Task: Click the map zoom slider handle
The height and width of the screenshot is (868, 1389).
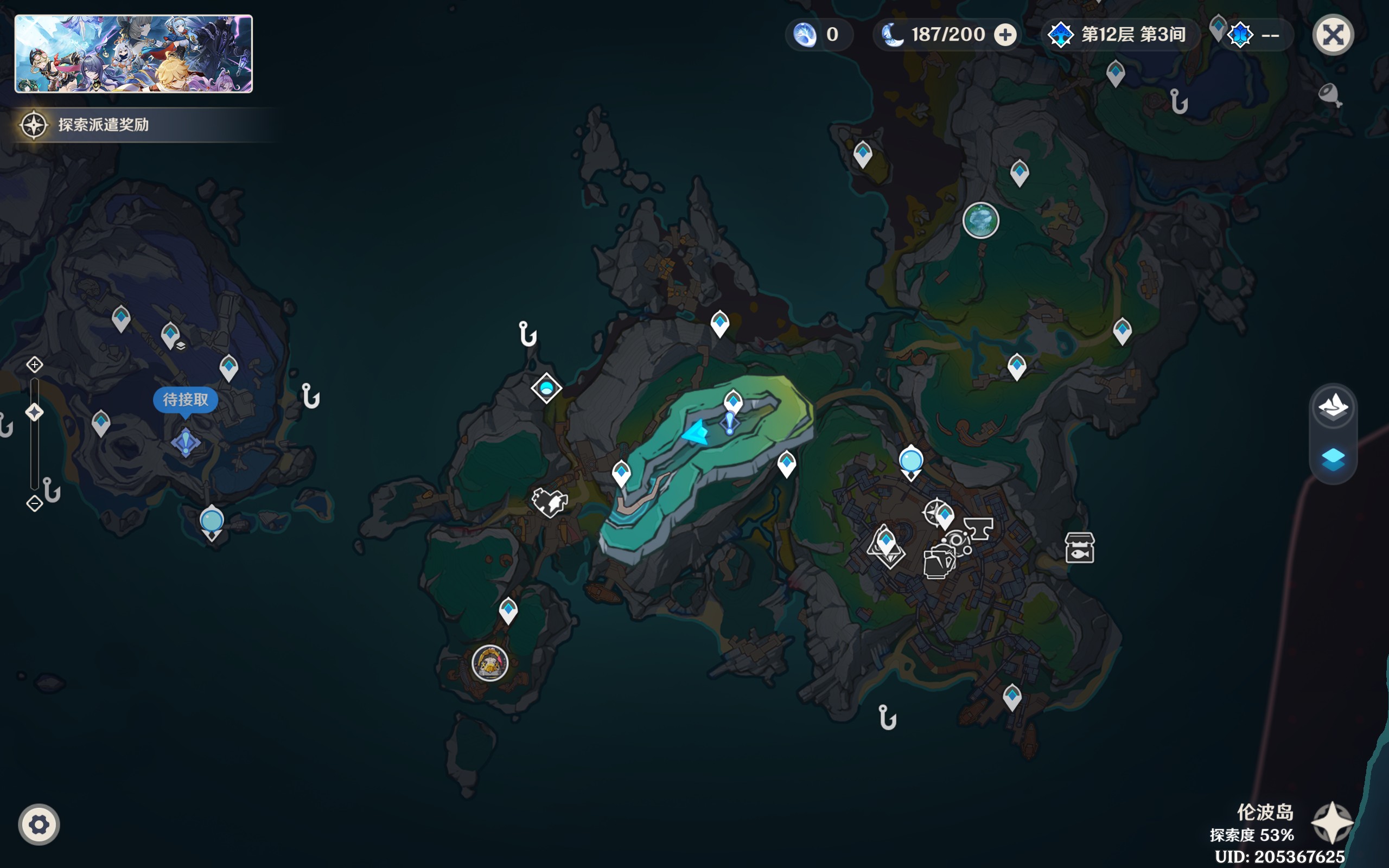Action: pyautogui.click(x=34, y=412)
